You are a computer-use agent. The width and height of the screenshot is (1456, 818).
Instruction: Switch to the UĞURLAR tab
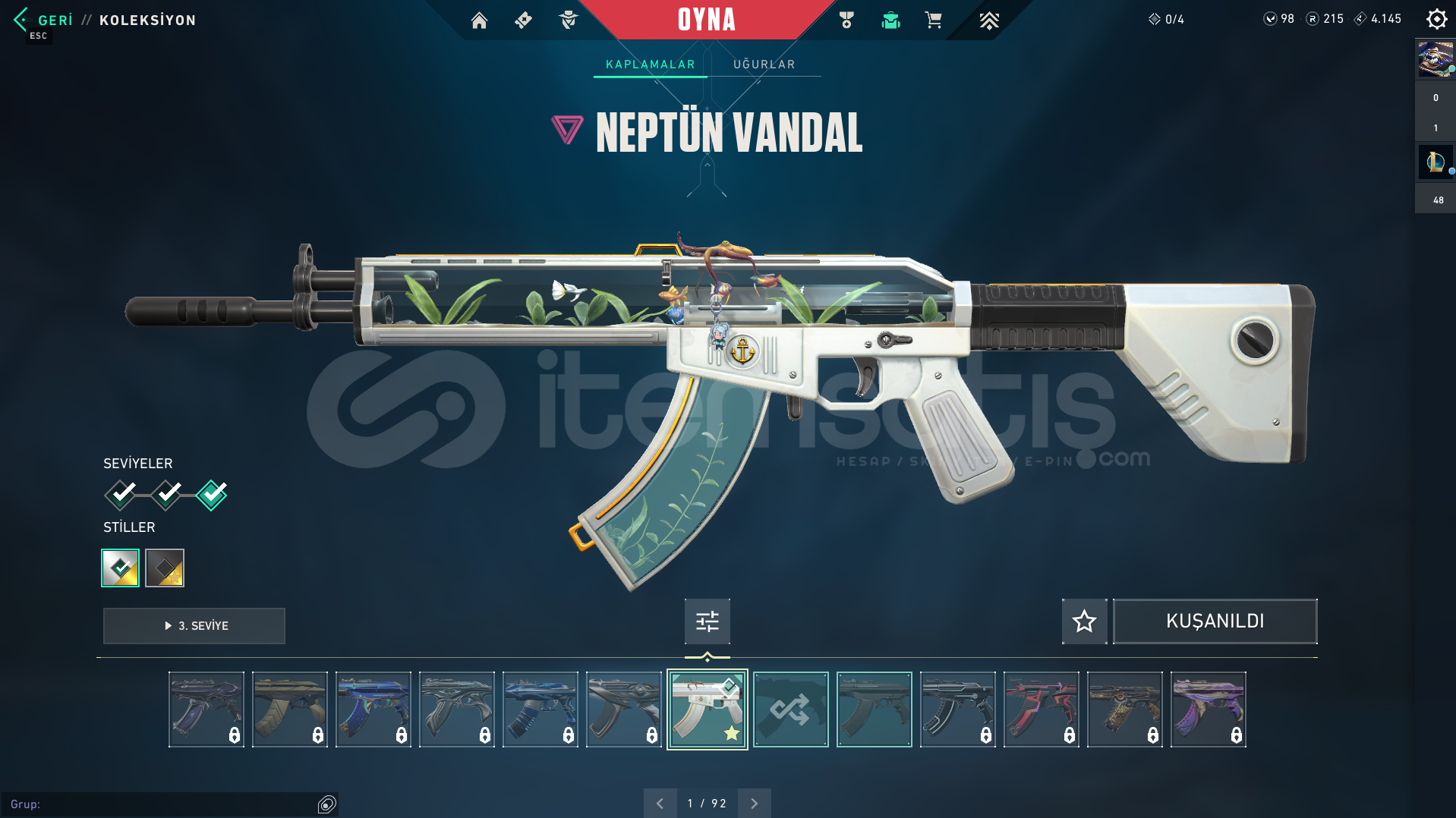(764, 64)
